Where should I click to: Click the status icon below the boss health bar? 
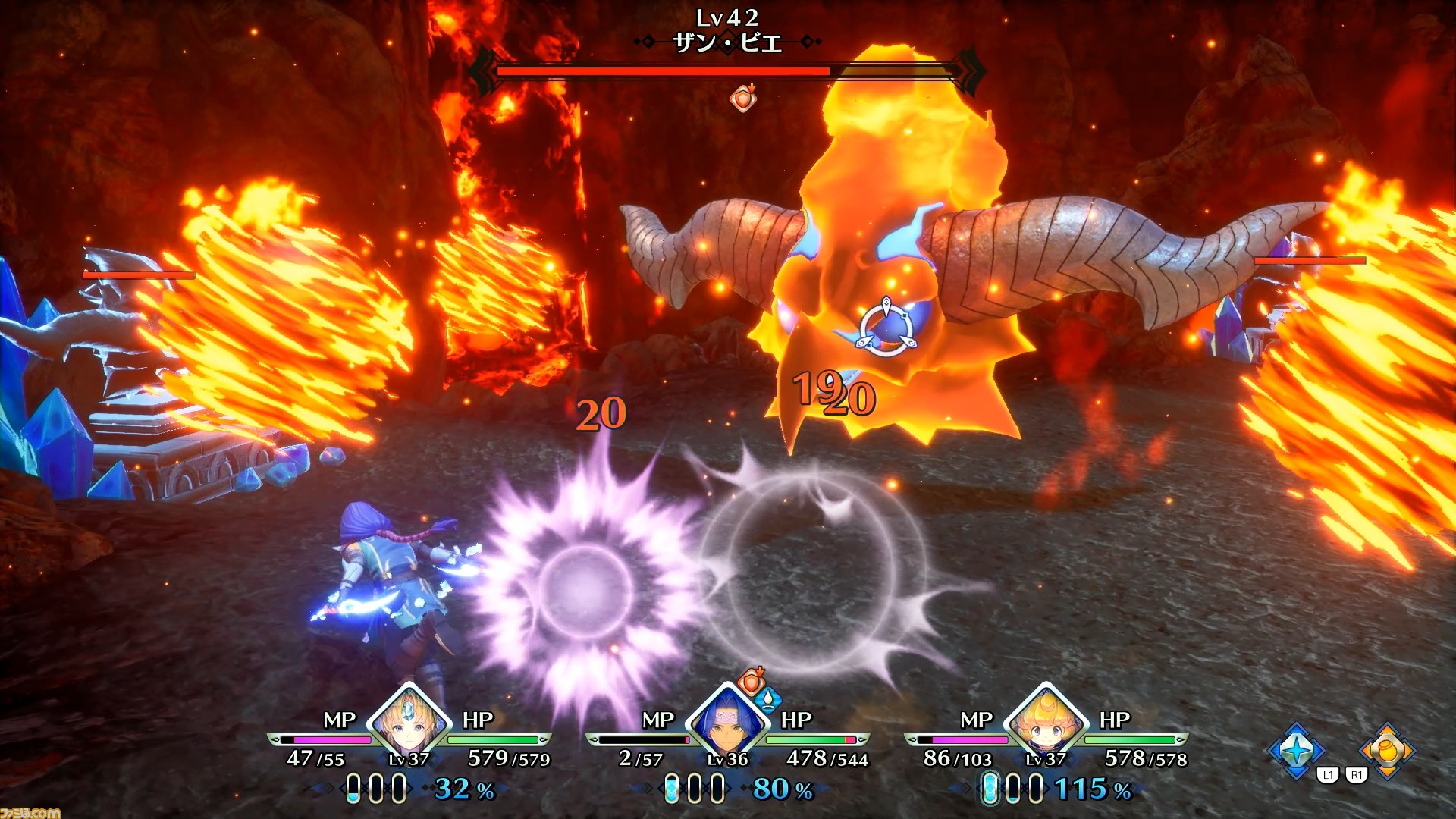(743, 98)
